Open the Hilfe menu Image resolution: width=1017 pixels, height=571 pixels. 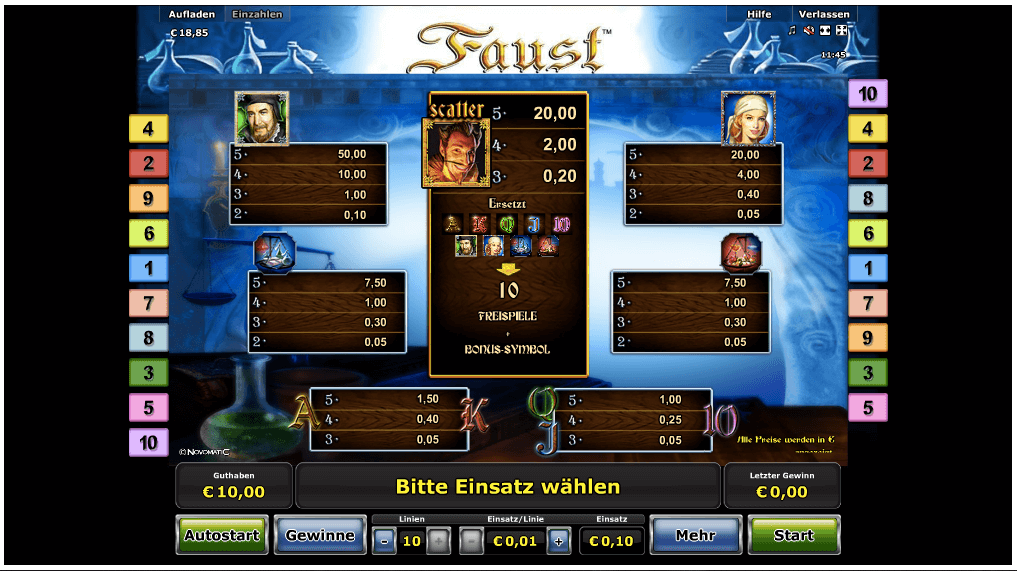tap(759, 14)
